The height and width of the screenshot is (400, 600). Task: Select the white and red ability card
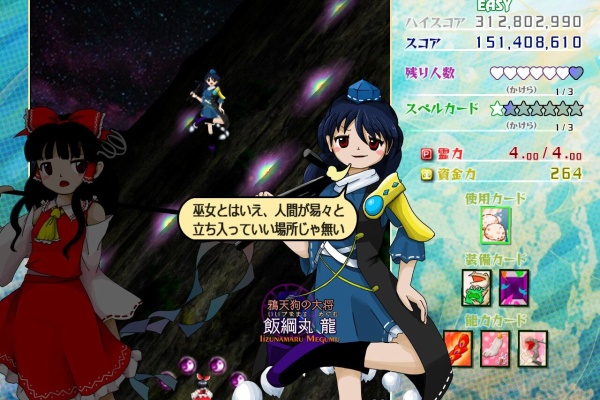(532, 346)
